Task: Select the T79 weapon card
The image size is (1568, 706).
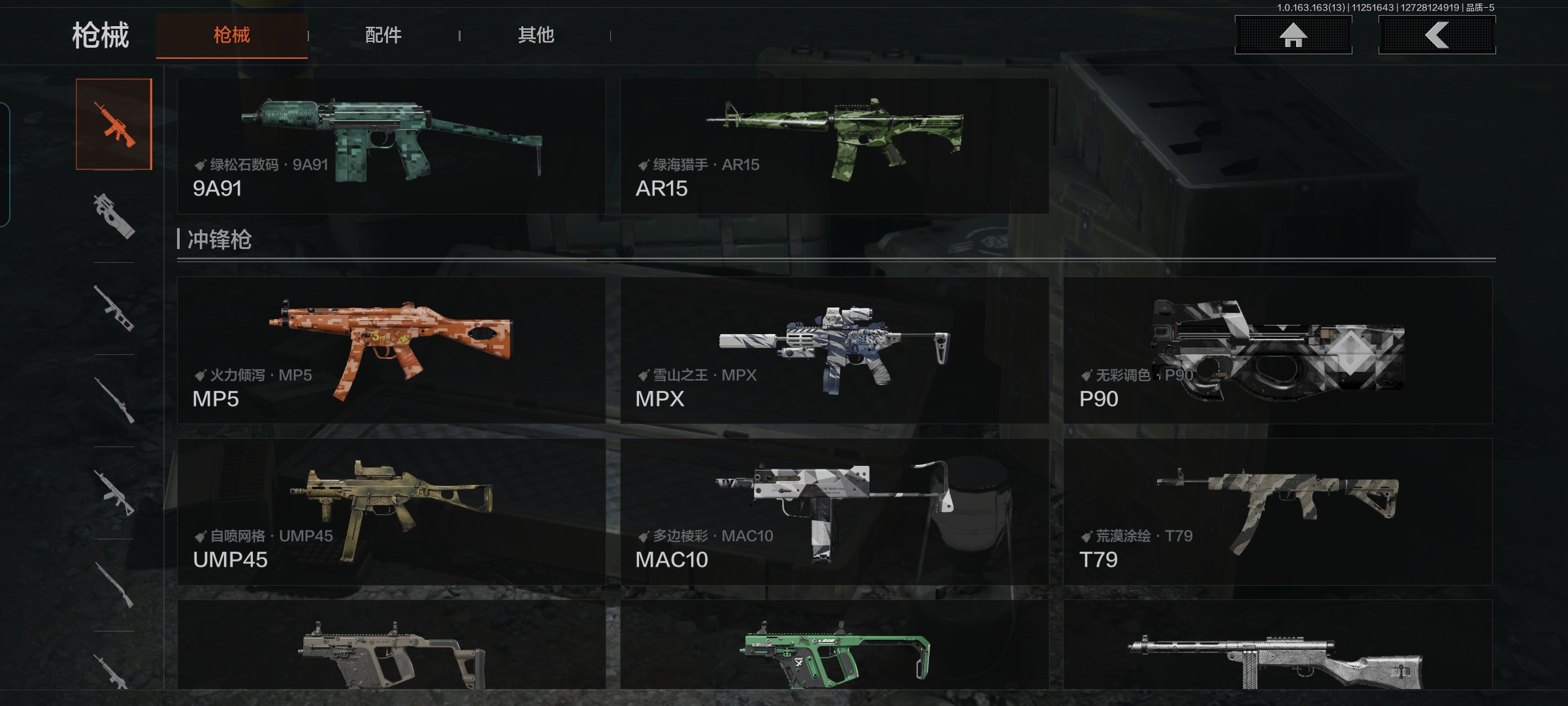Action: pos(1277,512)
